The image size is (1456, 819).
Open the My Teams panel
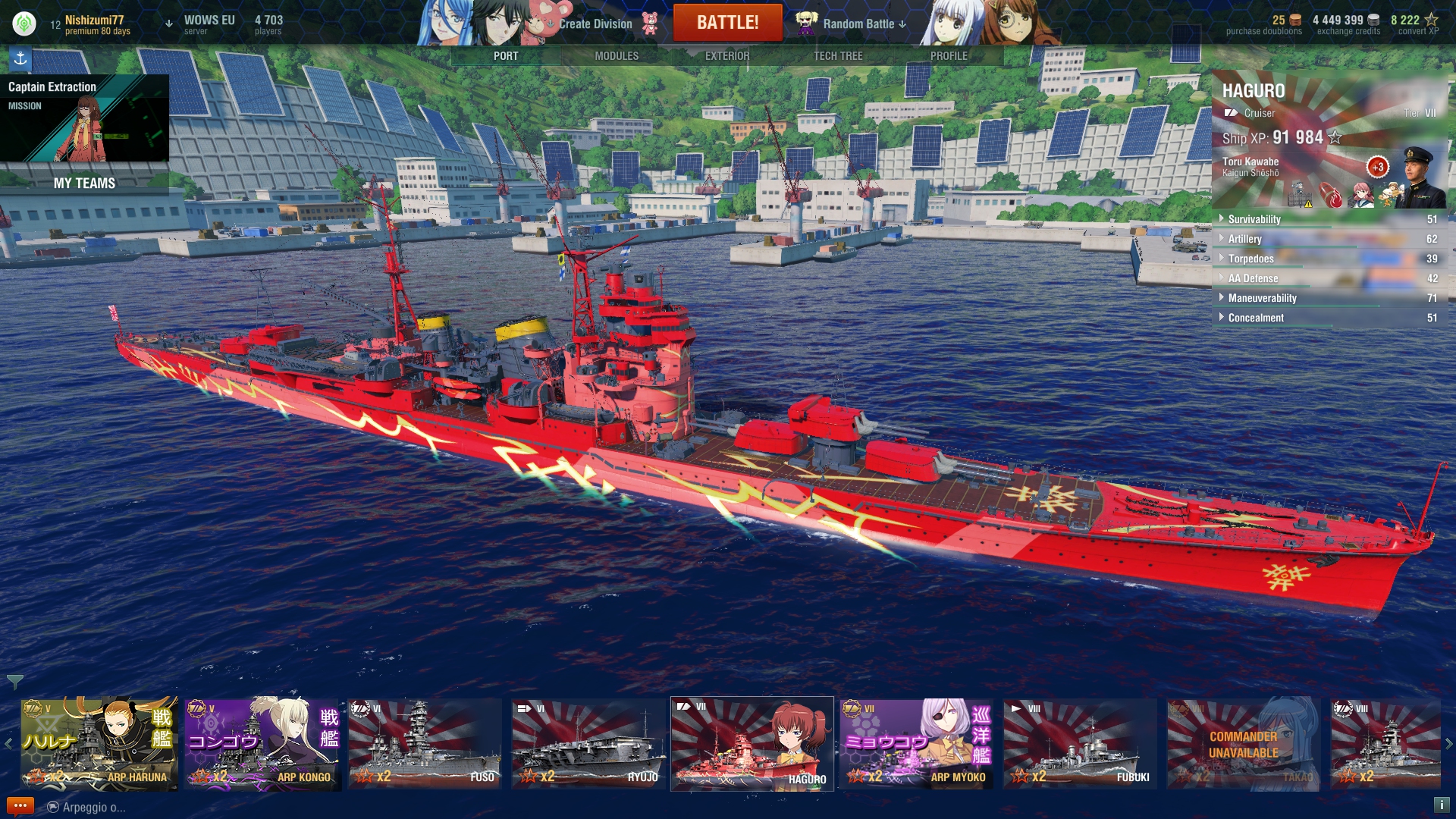[84, 184]
